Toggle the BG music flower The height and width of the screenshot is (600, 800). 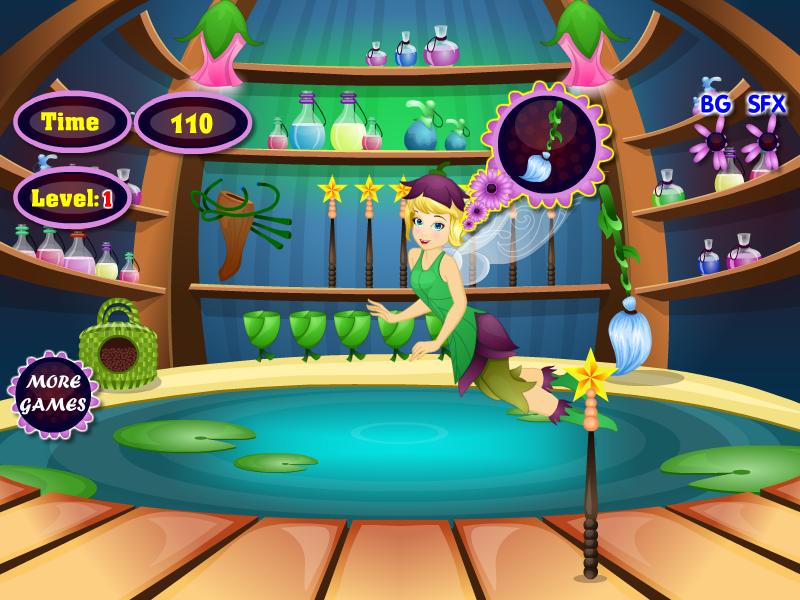716,141
